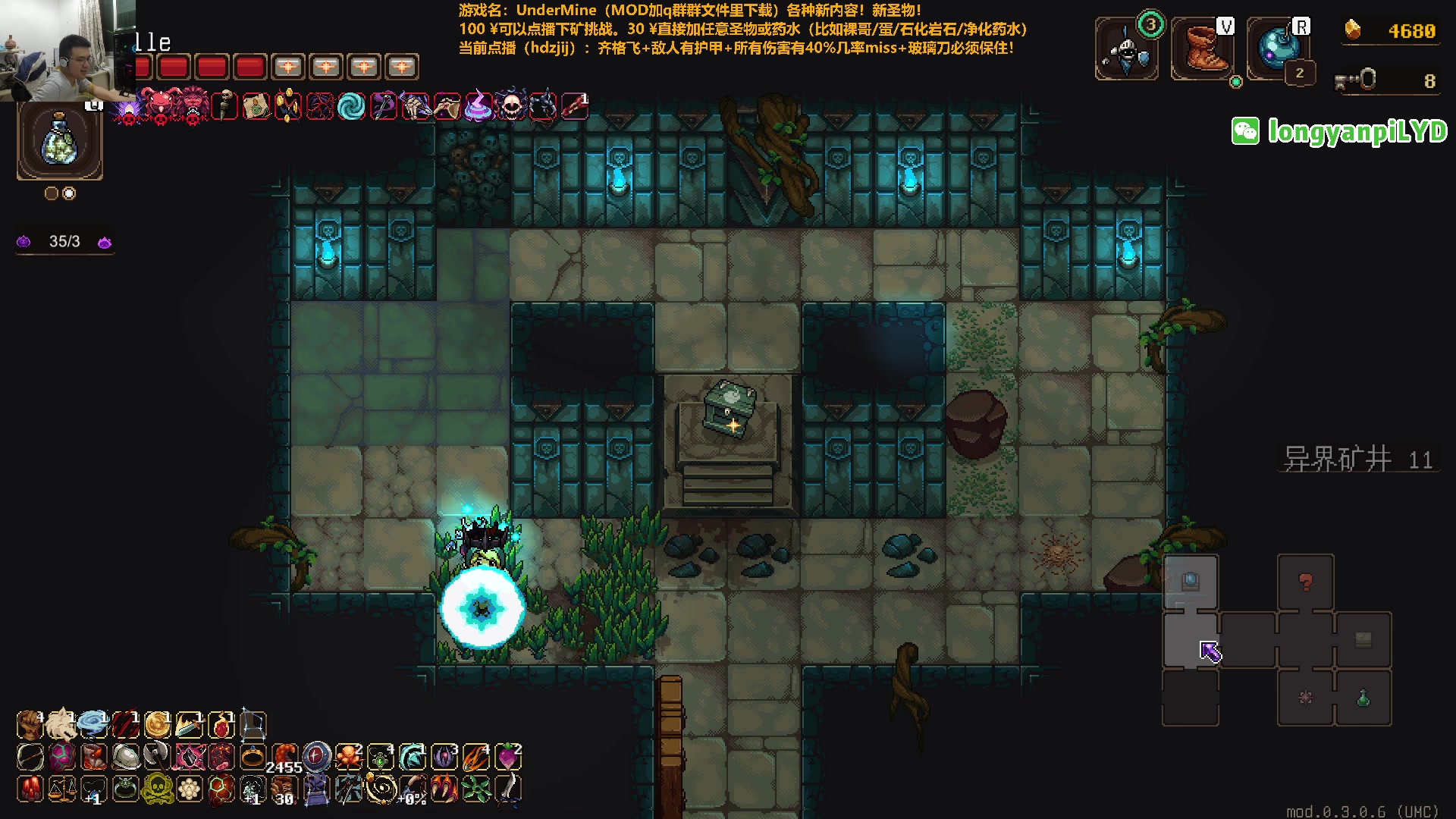Inspect the teal swirl curse icon

351,106
